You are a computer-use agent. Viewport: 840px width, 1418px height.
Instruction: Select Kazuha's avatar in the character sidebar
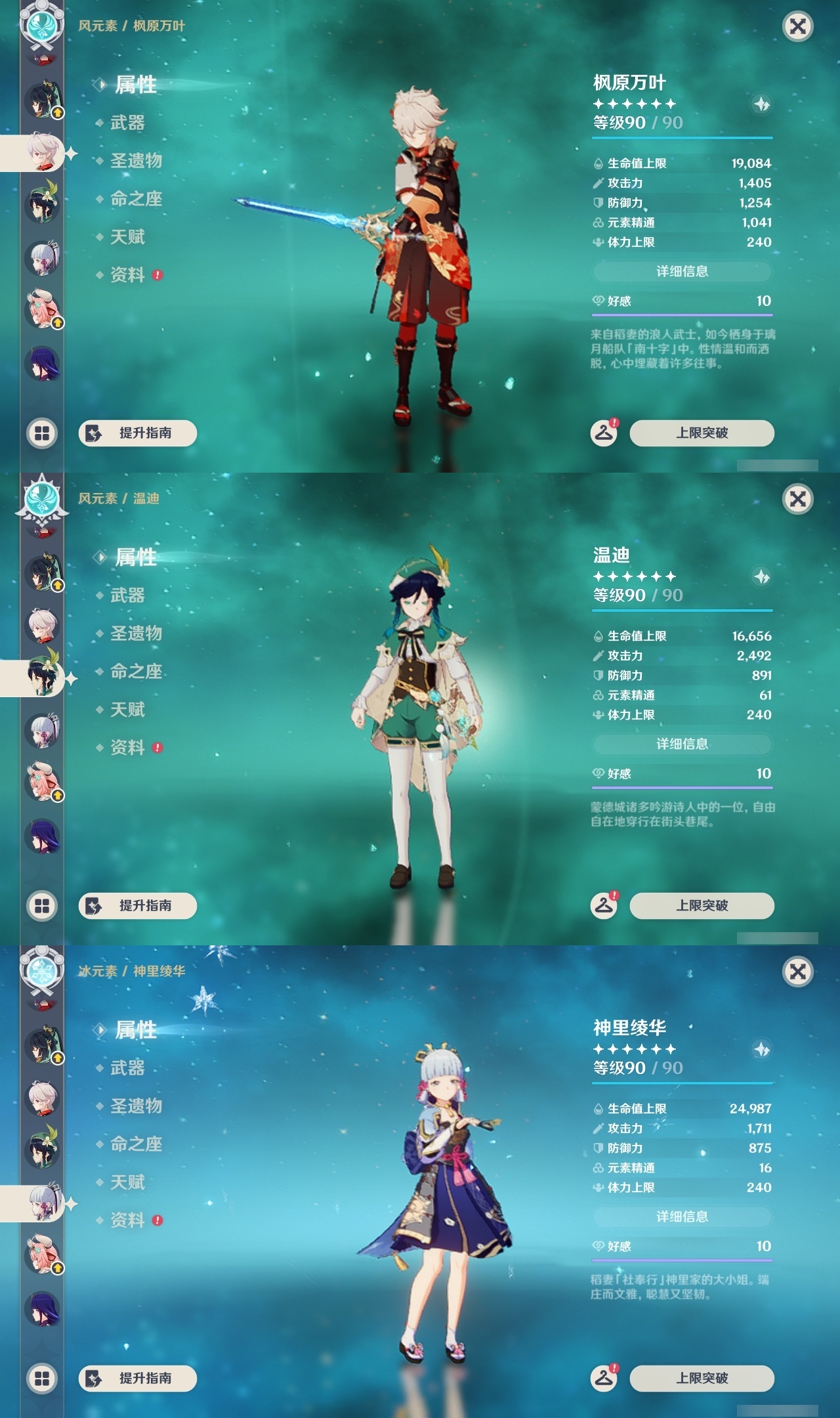(41, 148)
